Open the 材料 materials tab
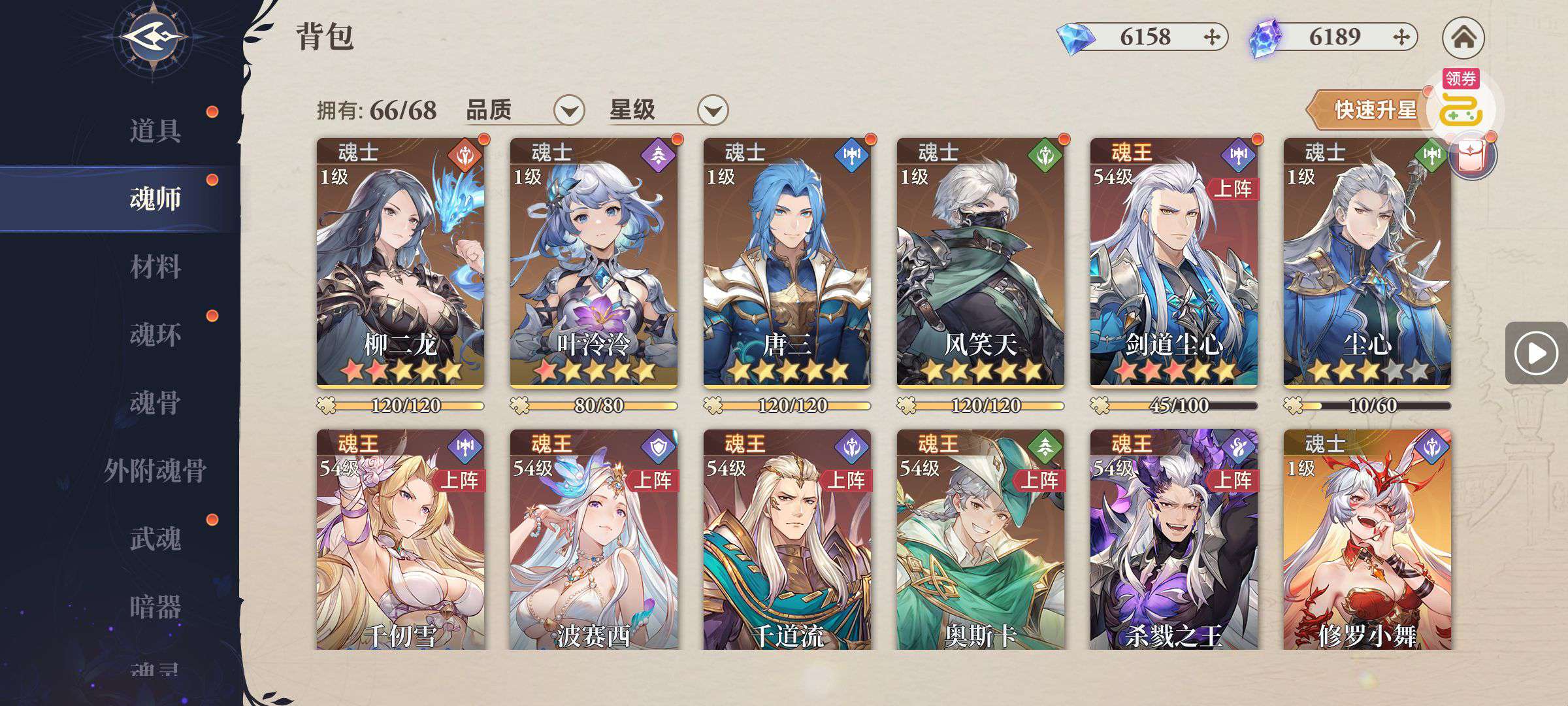 (x=155, y=267)
